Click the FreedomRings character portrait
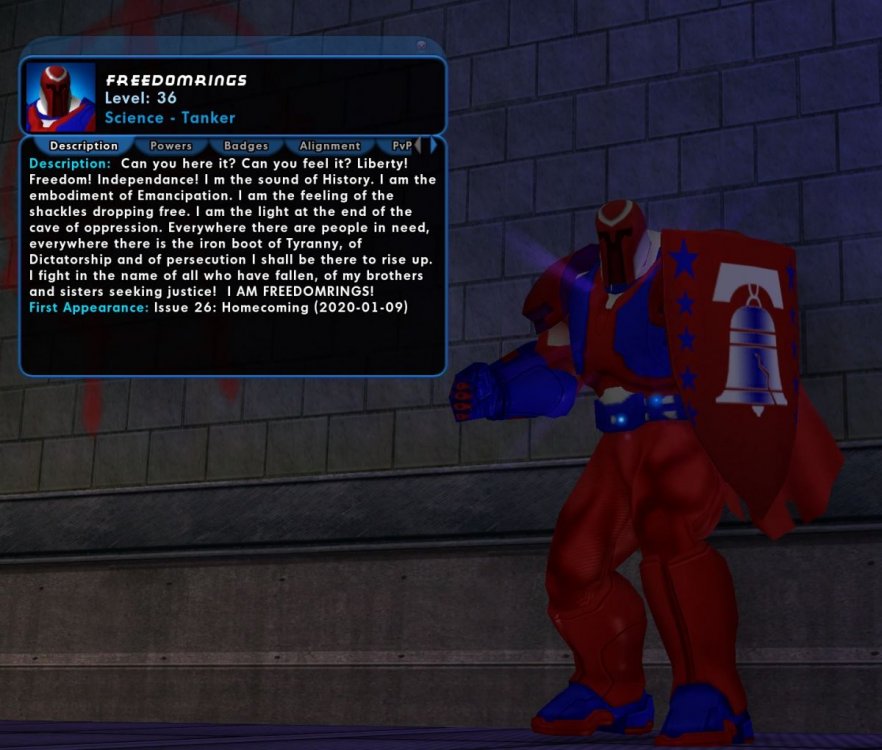882x750 pixels. (61, 98)
